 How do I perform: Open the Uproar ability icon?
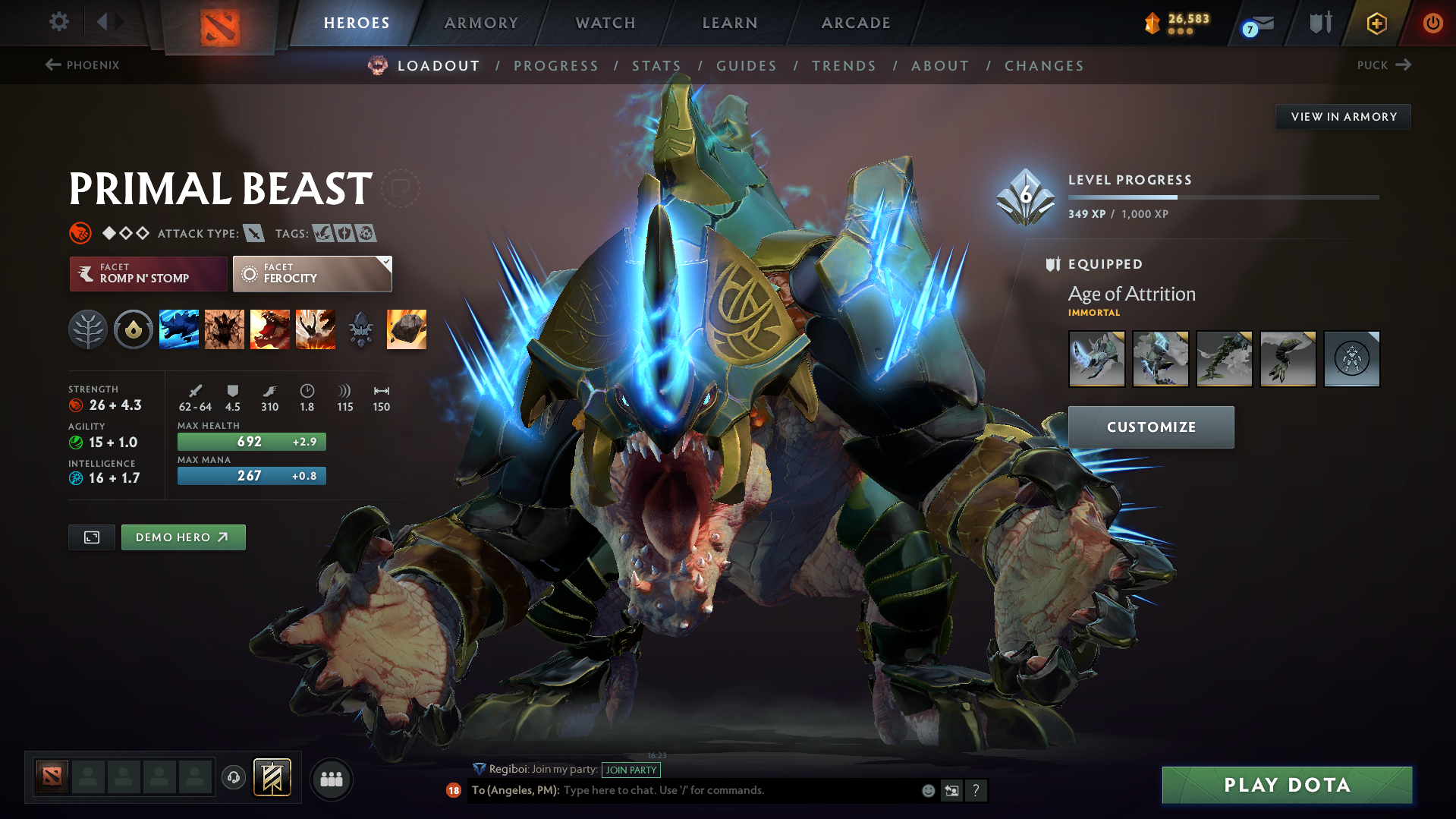click(x=270, y=329)
